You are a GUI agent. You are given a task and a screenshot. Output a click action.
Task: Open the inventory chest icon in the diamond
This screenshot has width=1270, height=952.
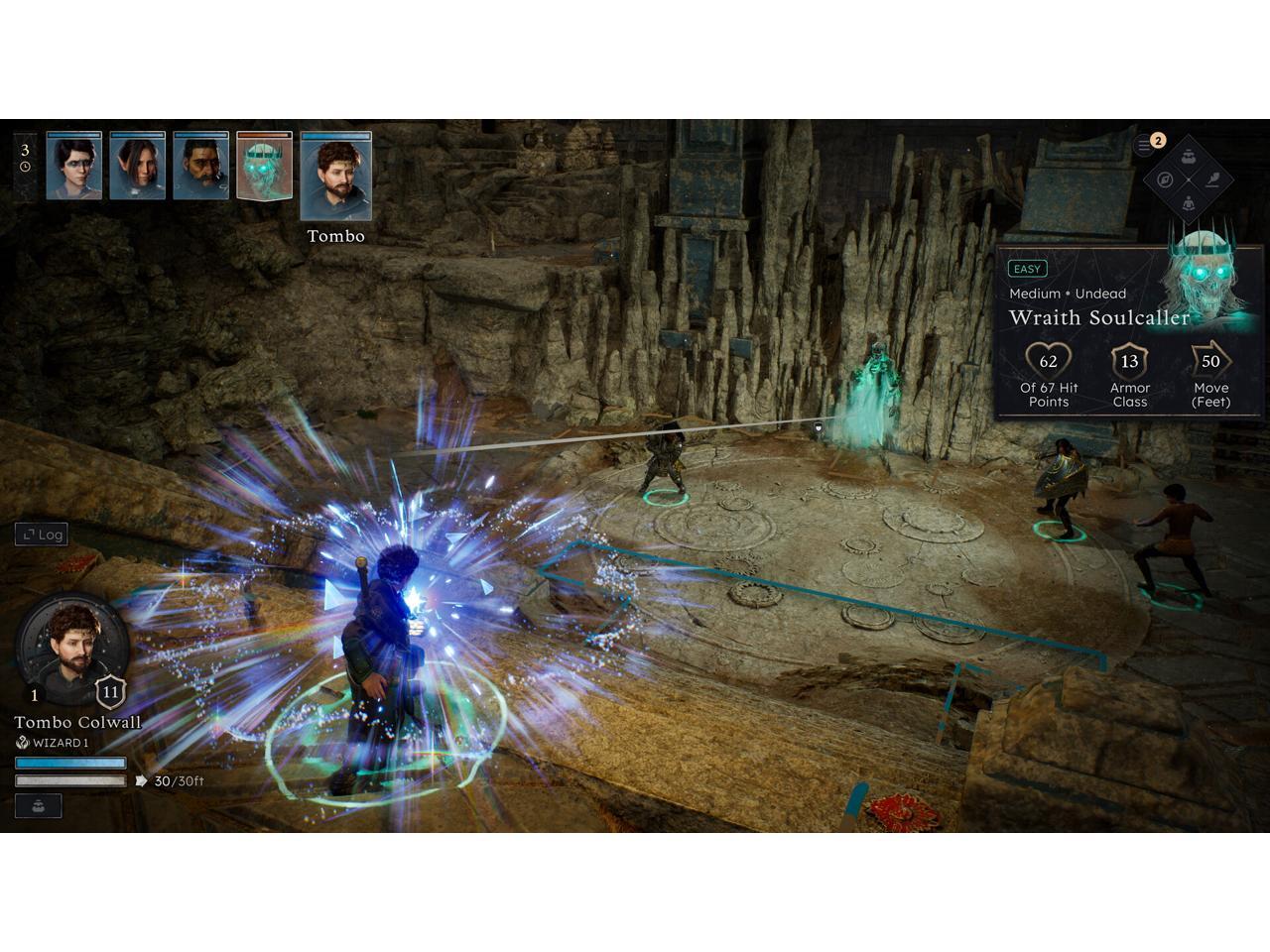tap(1189, 156)
